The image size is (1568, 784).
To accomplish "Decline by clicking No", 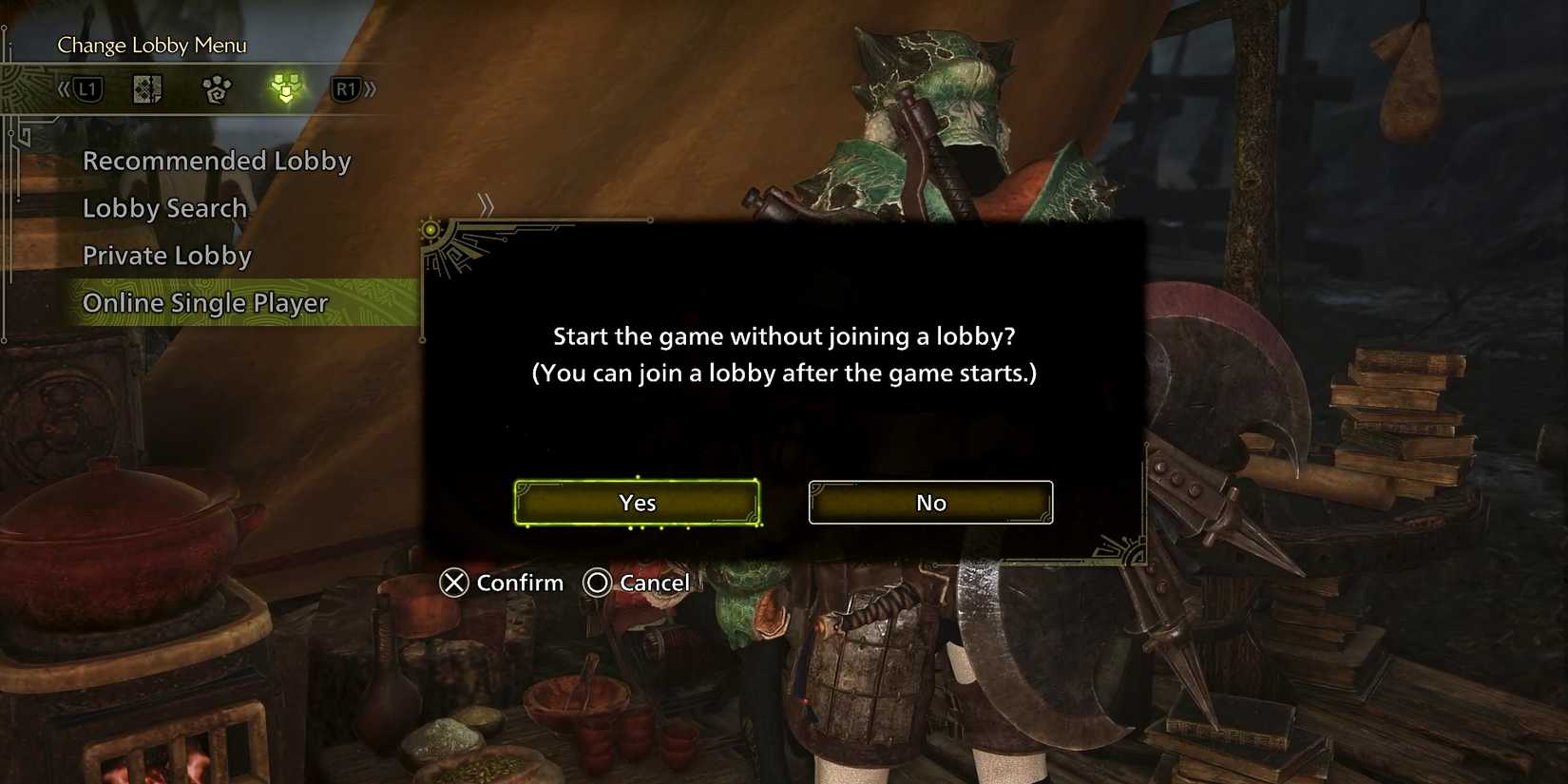I will click(x=930, y=502).
